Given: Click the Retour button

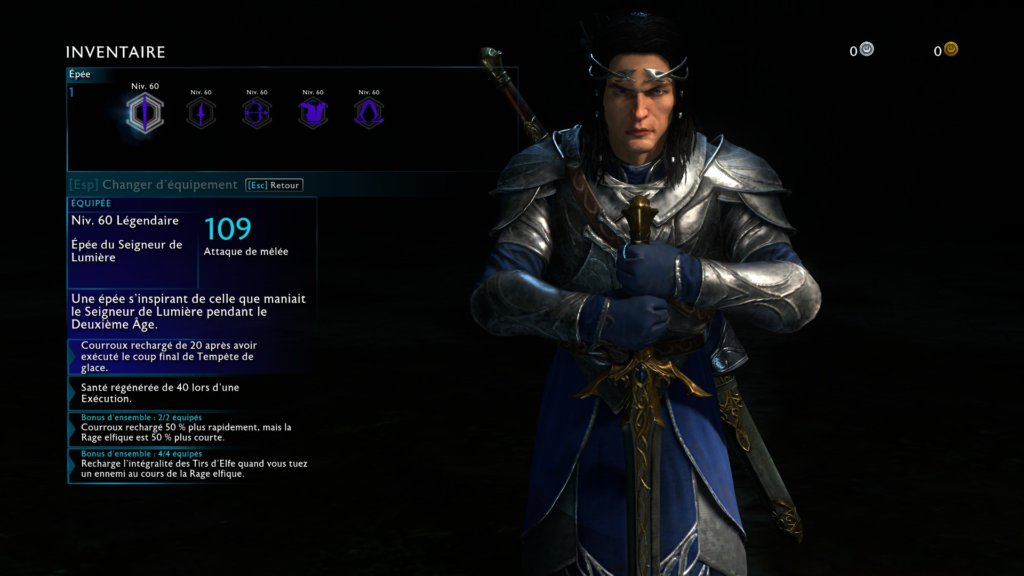Looking at the screenshot, I should click(x=274, y=185).
